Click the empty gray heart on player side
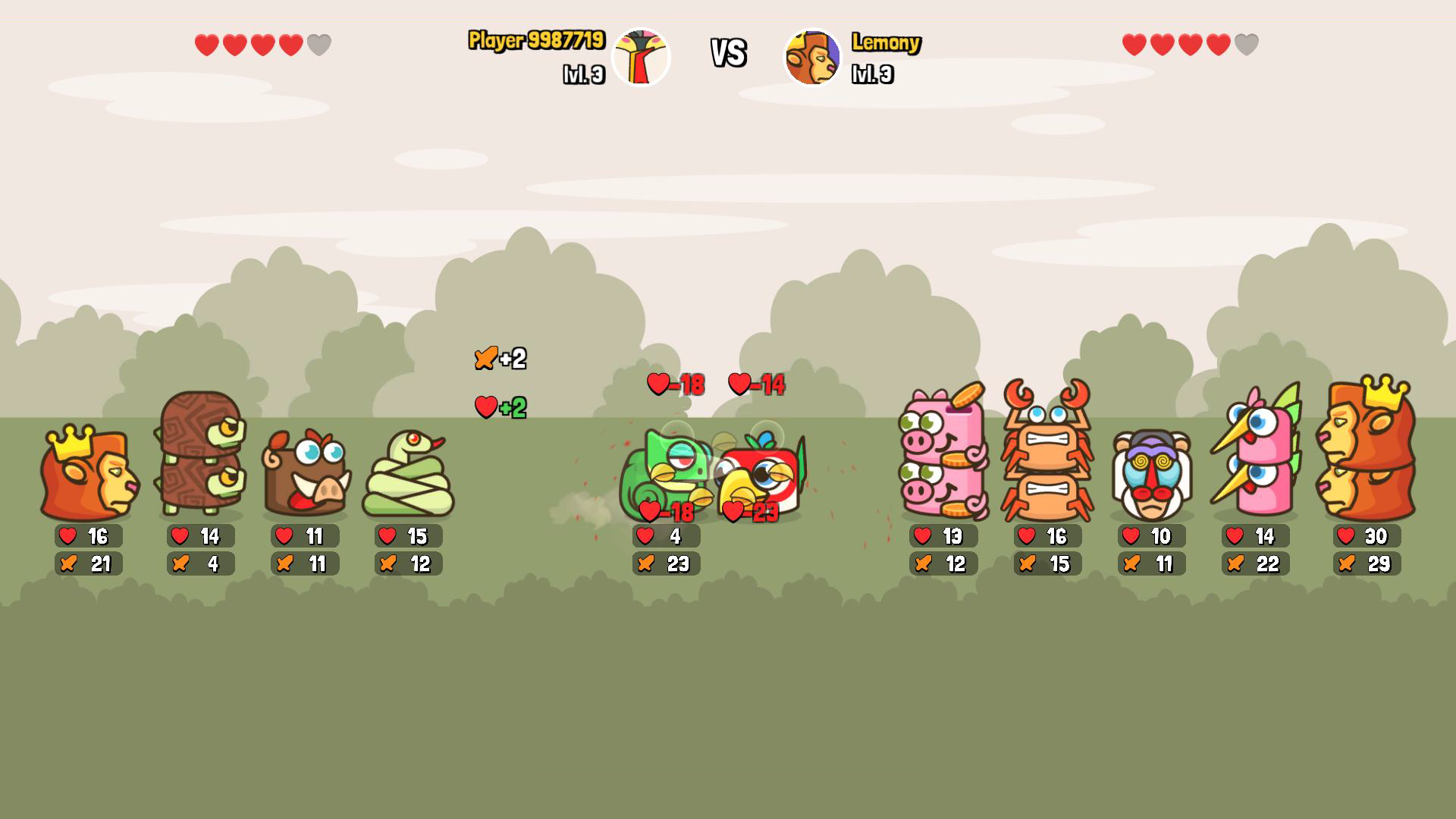The width and height of the screenshot is (1456, 819). click(x=319, y=43)
